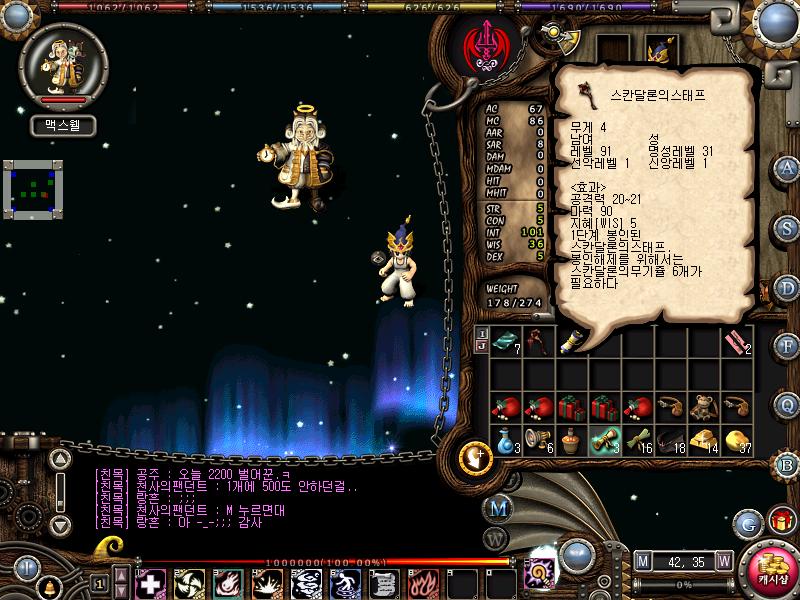800x600 pixels.
Task: Select the gold bars stack
Action: coord(705,440)
